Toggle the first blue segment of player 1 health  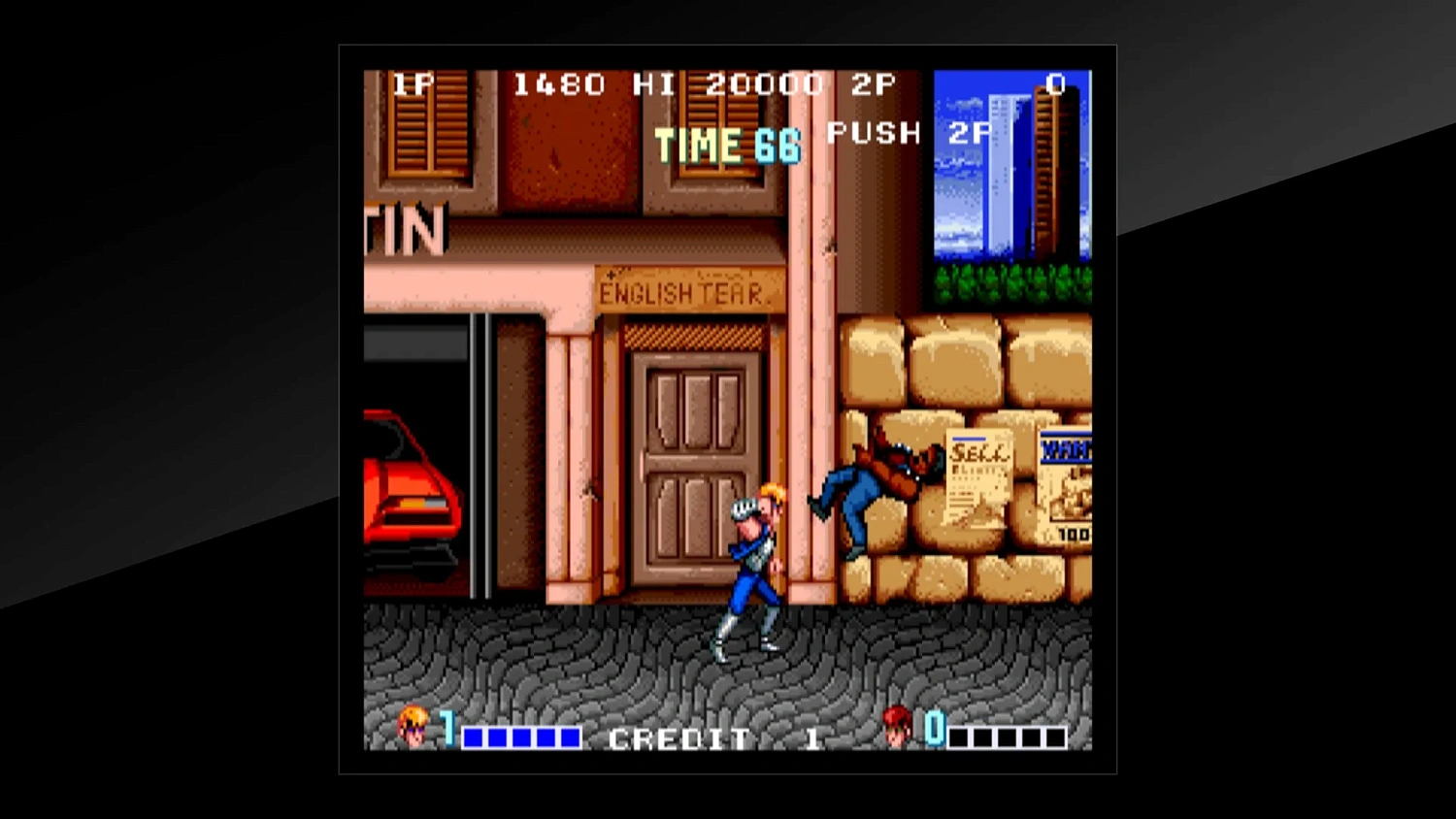[x=473, y=738]
